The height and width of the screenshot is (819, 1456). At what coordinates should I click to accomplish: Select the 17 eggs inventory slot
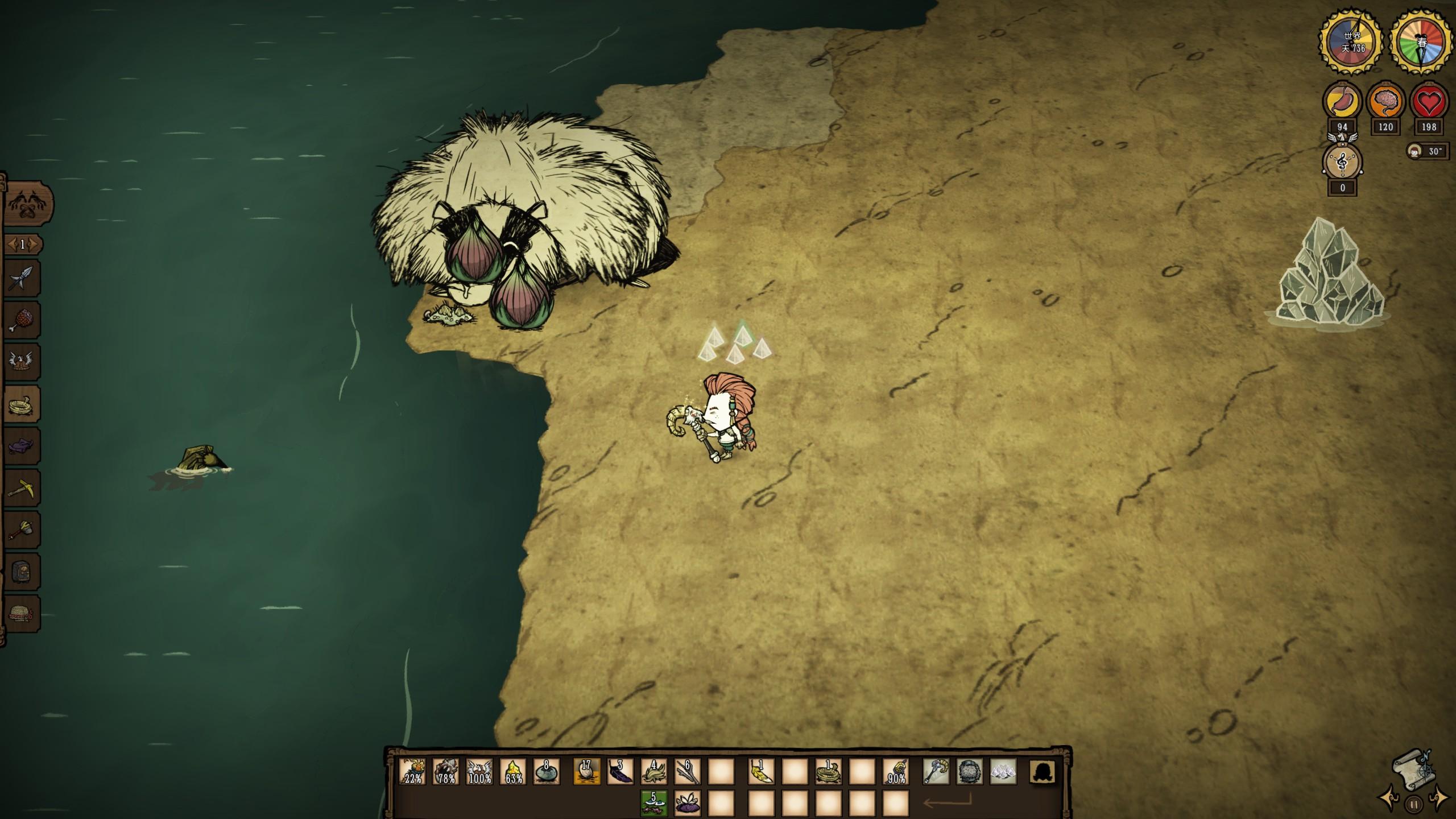pos(586,772)
